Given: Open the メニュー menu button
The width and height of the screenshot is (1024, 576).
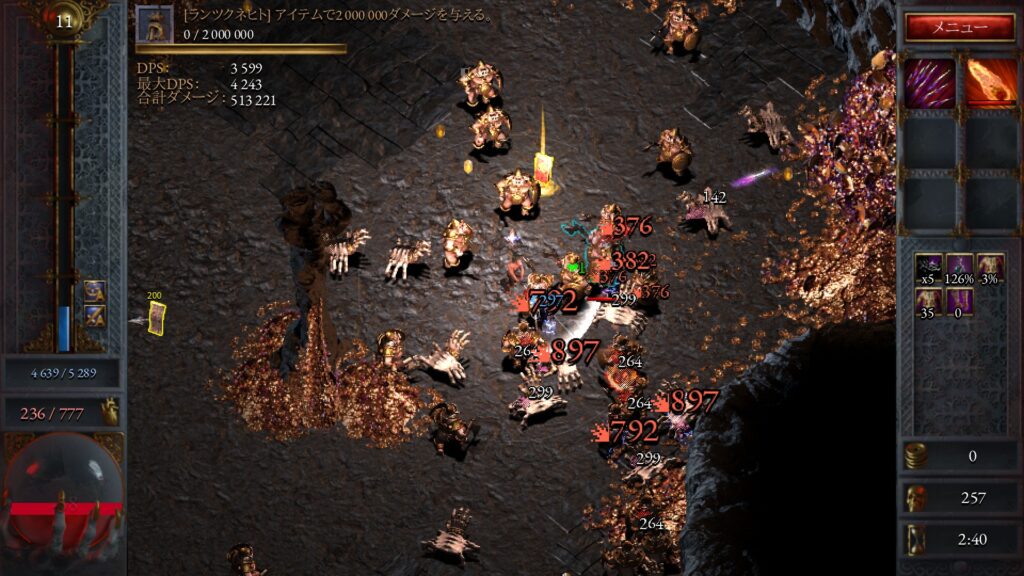Looking at the screenshot, I should [960, 27].
